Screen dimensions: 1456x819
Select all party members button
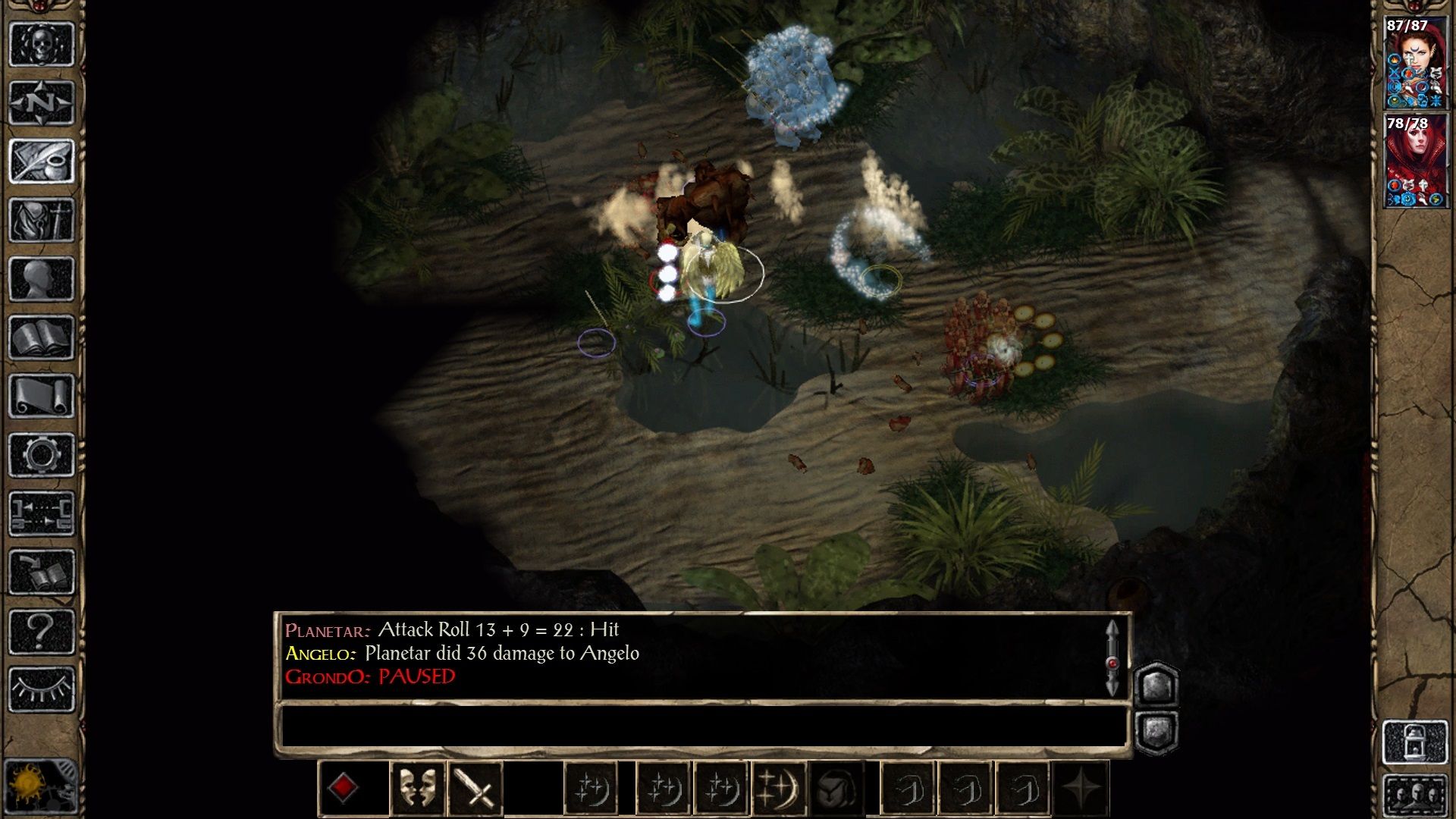(x=1416, y=794)
